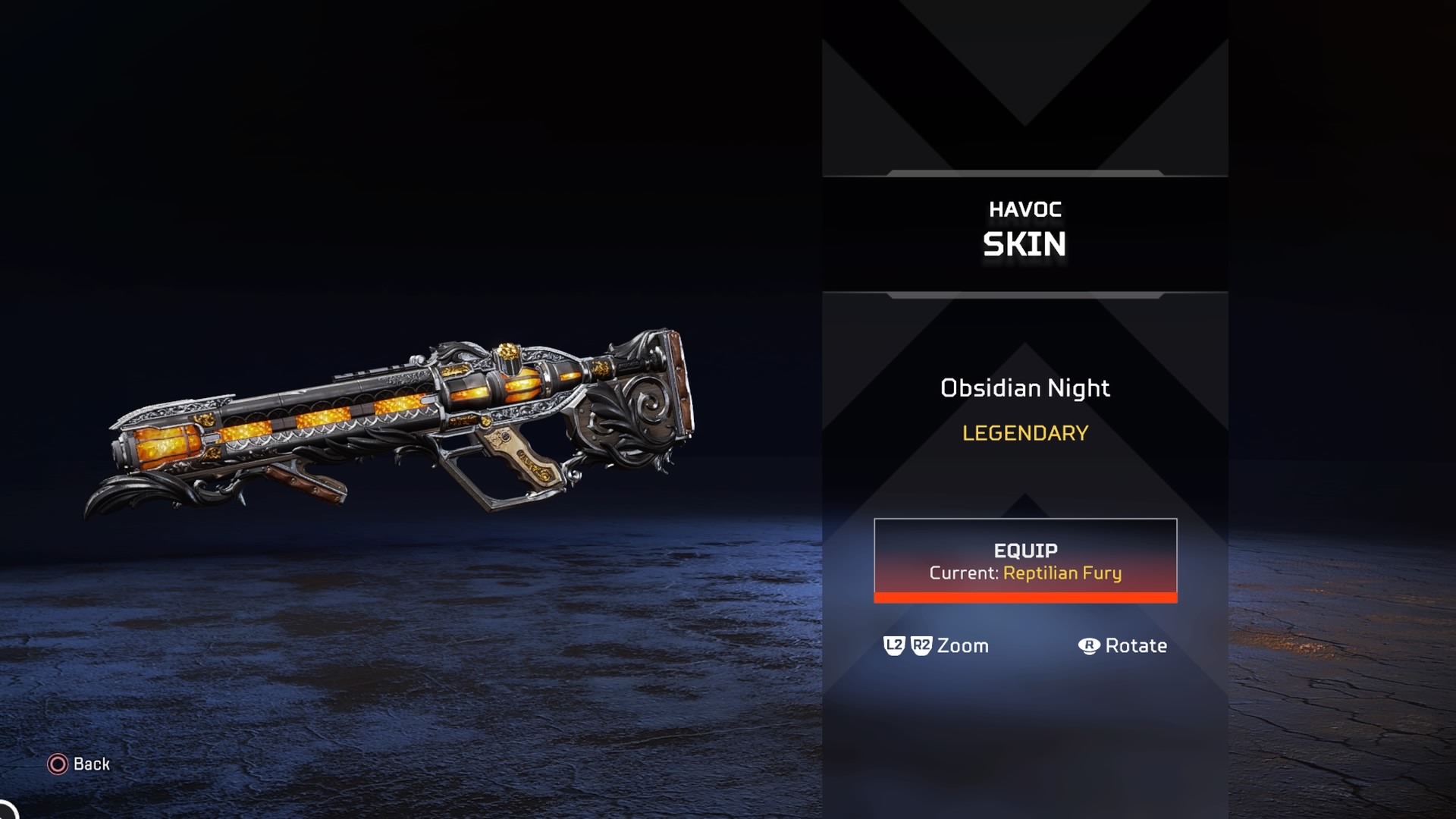The width and height of the screenshot is (1456, 819).
Task: Click the panel divider below SKIN header
Action: coord(1025,294)
